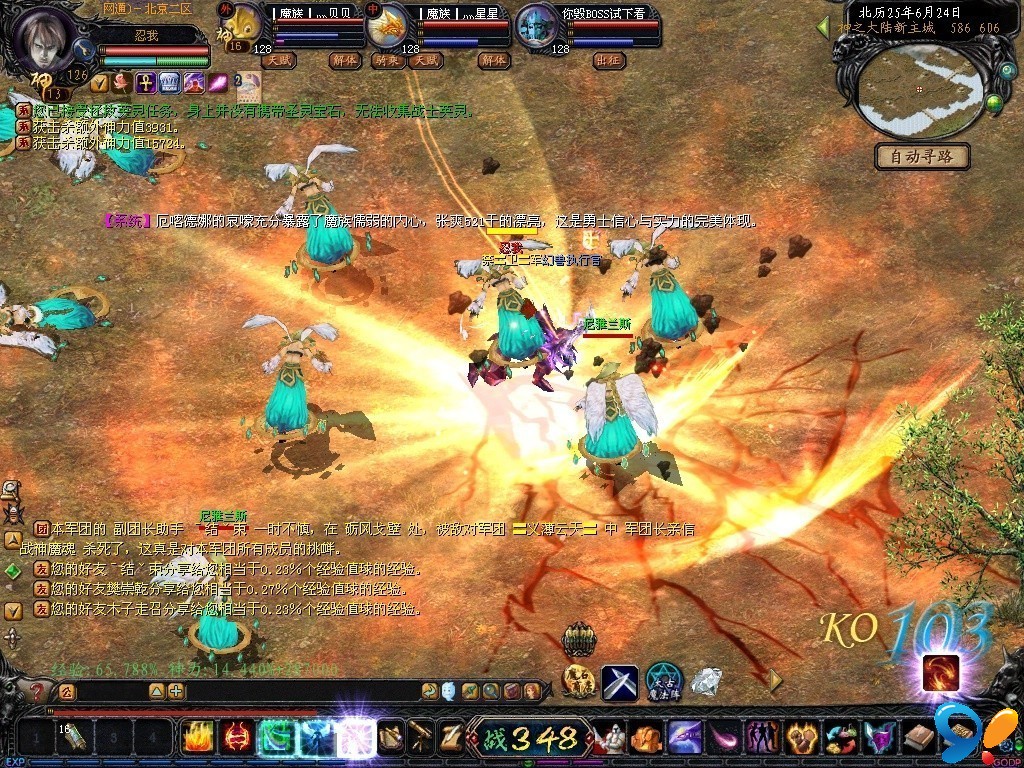Select the yellow pet portrait 贝贝

pos(241,26)
